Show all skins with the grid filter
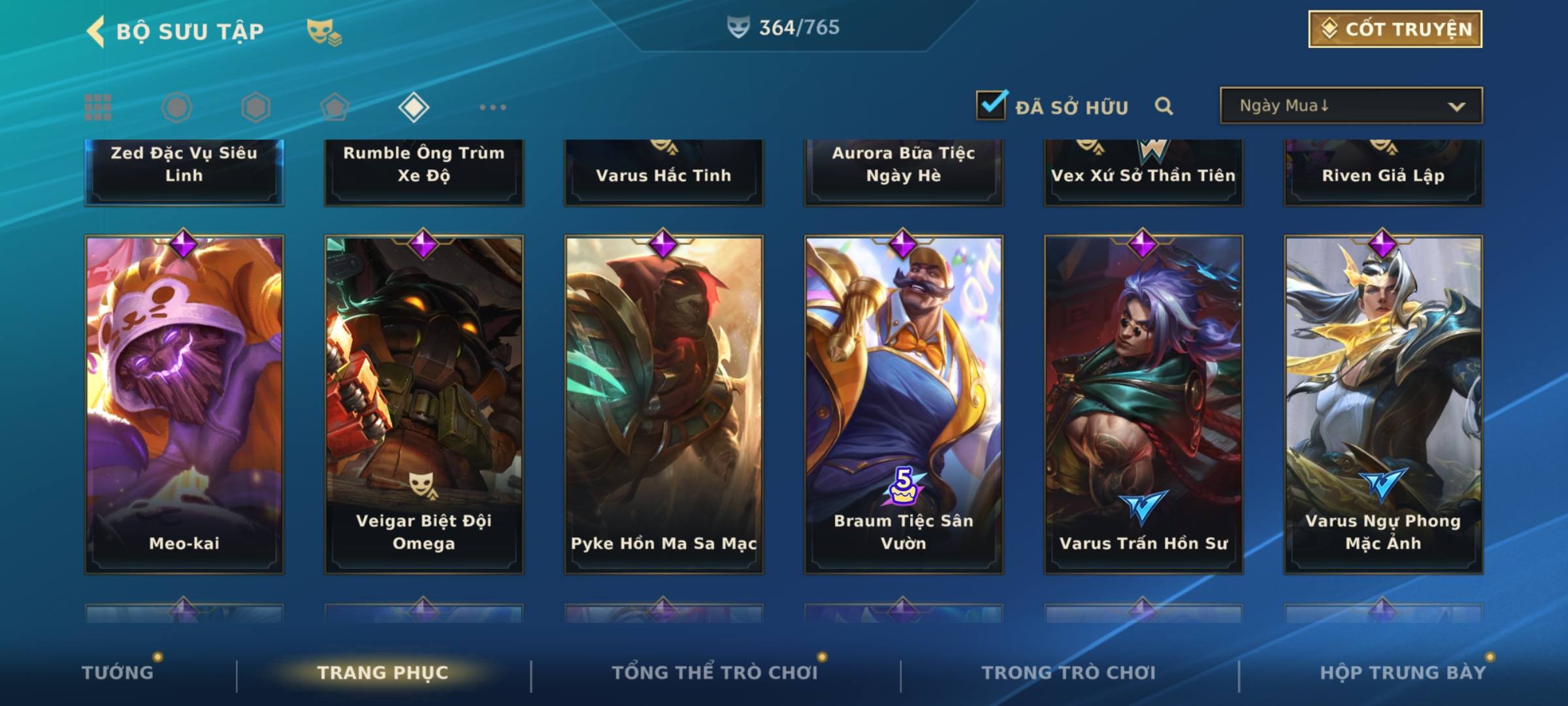The height and width of the screenshot is (706, 1568). click(98, 107)
